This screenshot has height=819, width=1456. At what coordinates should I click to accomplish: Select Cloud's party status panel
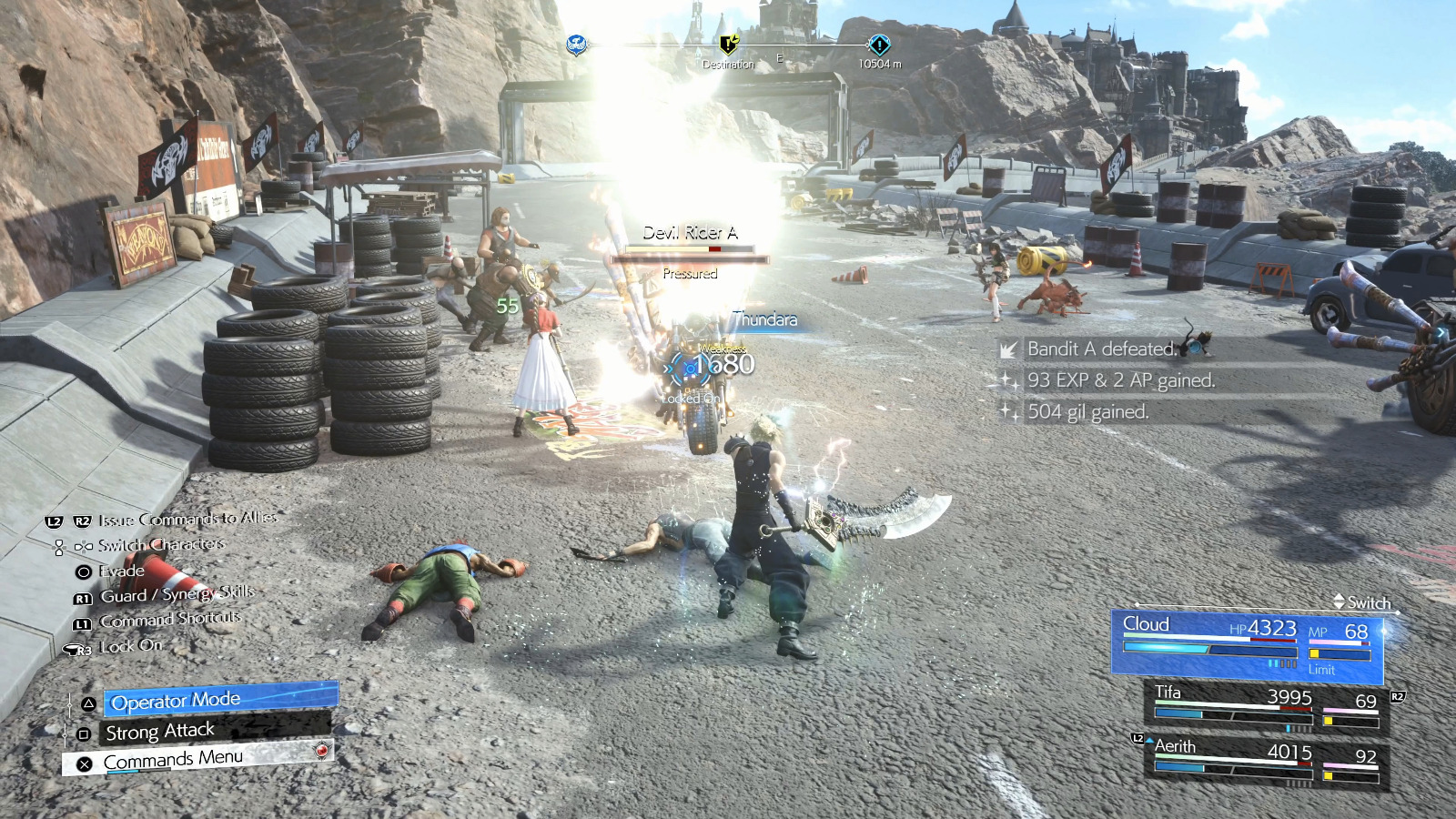[x=1247, y=646]
